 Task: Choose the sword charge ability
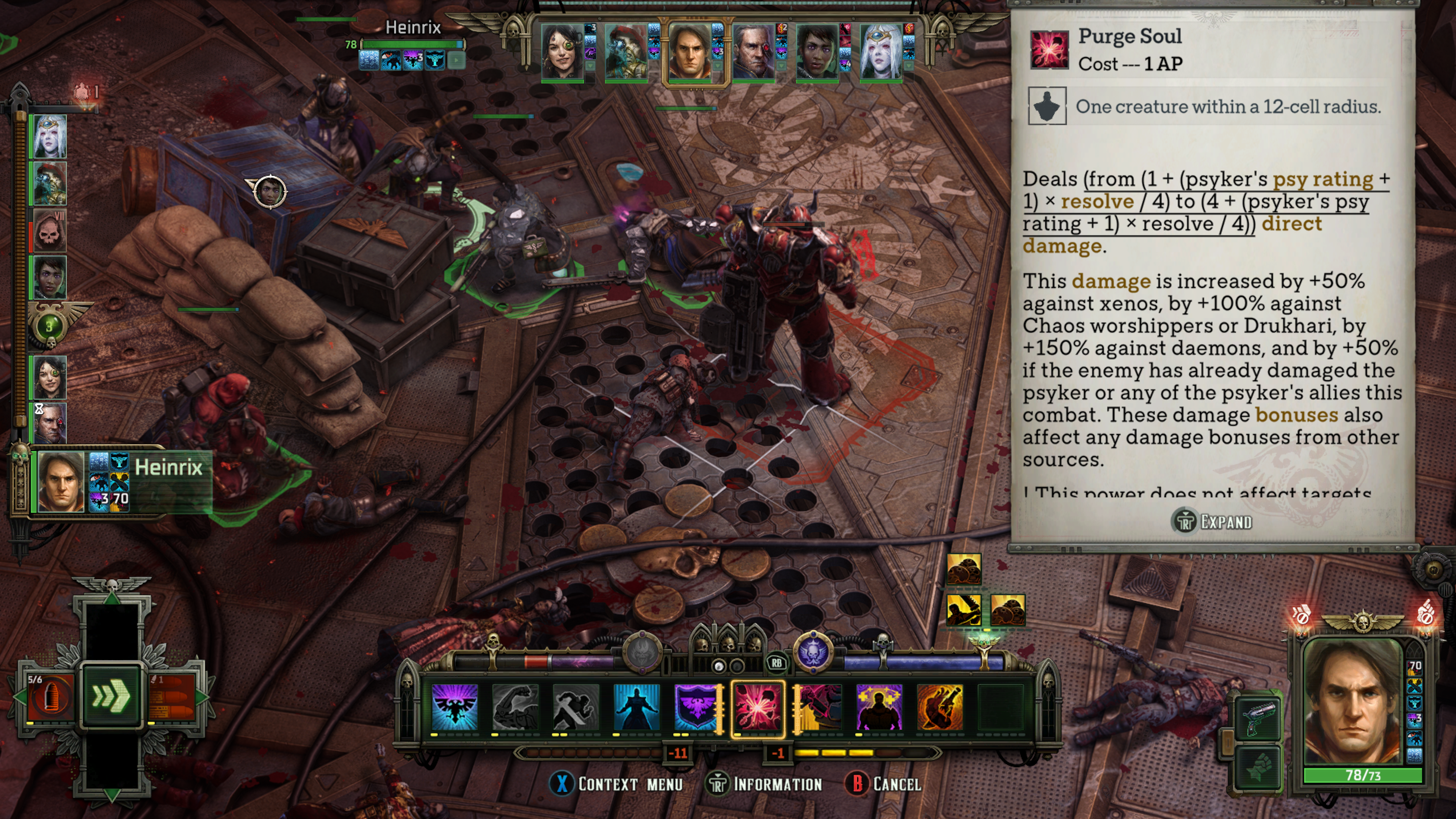coord(576,708)
